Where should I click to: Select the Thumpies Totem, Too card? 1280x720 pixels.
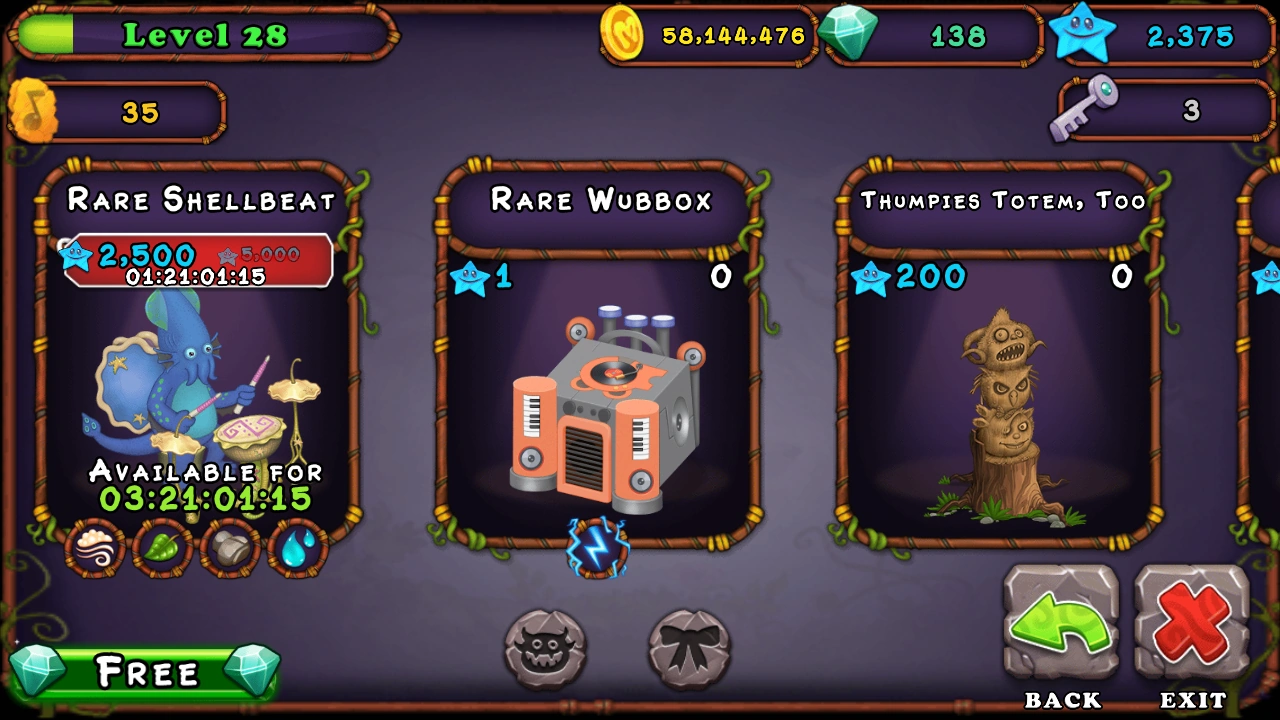[1000, 400]
